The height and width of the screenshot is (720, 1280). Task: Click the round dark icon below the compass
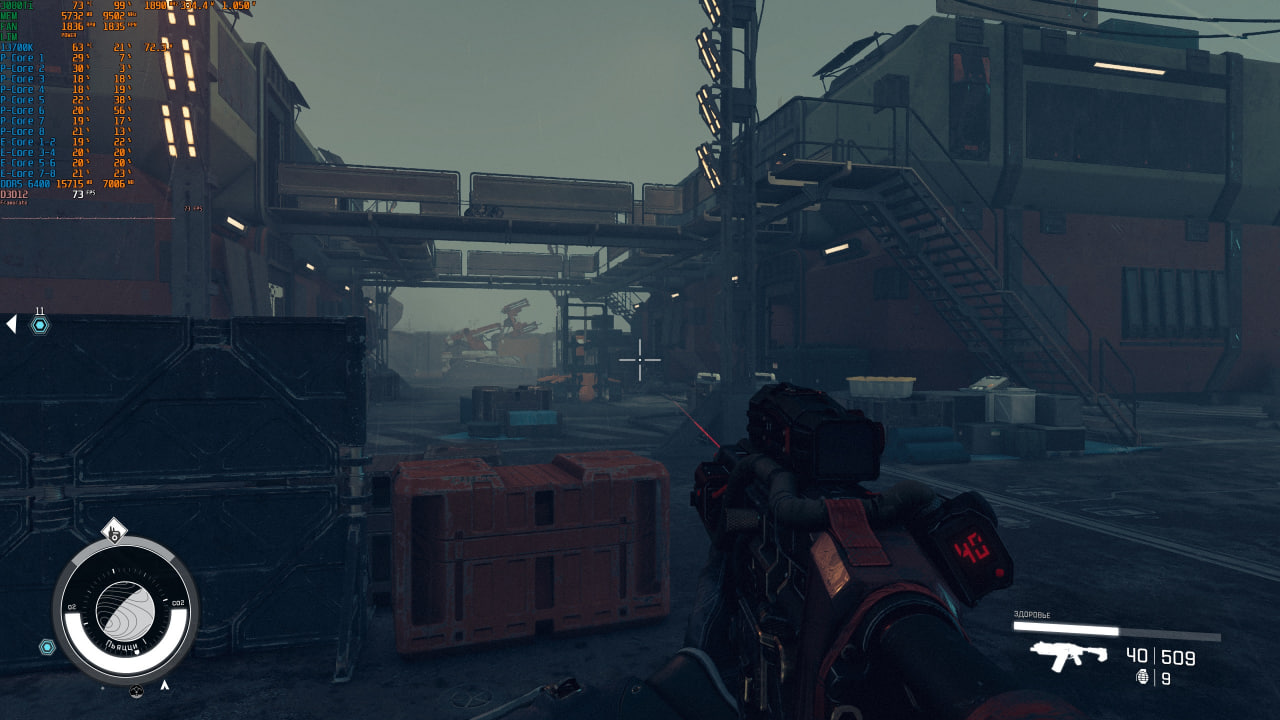[x=136, y=691]
